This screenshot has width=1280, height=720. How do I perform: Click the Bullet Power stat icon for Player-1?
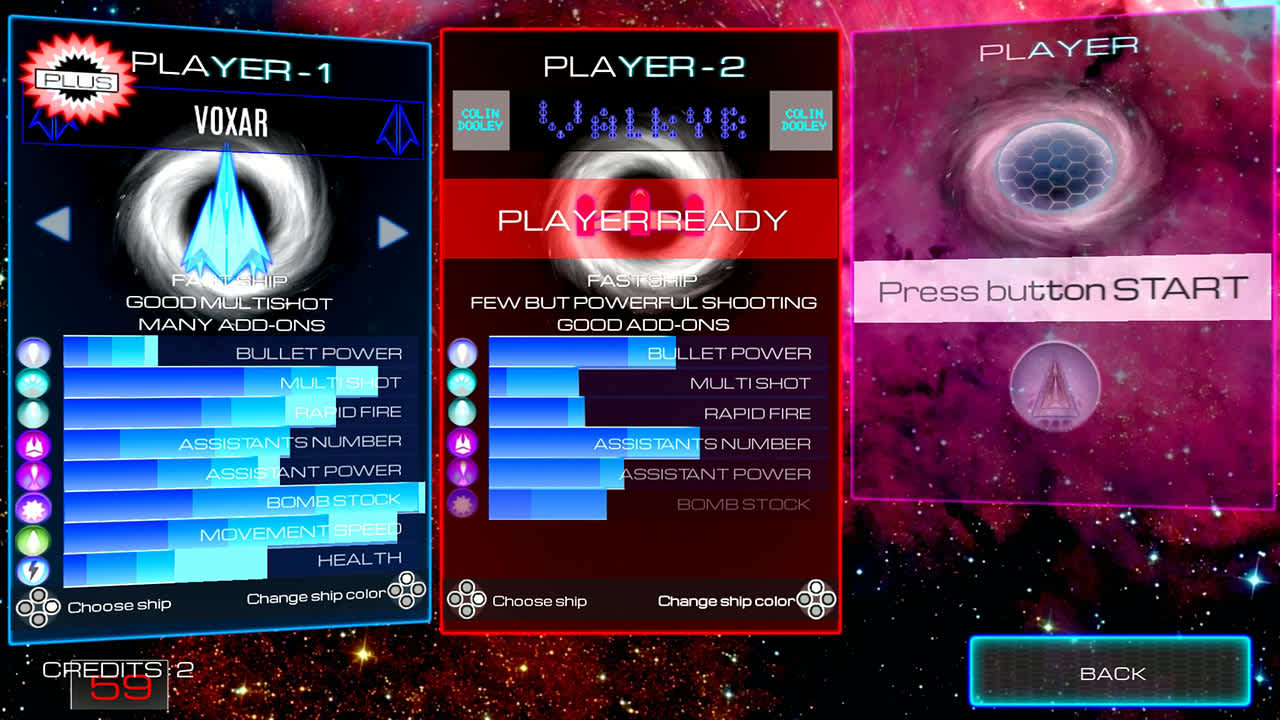click(31, 351)
